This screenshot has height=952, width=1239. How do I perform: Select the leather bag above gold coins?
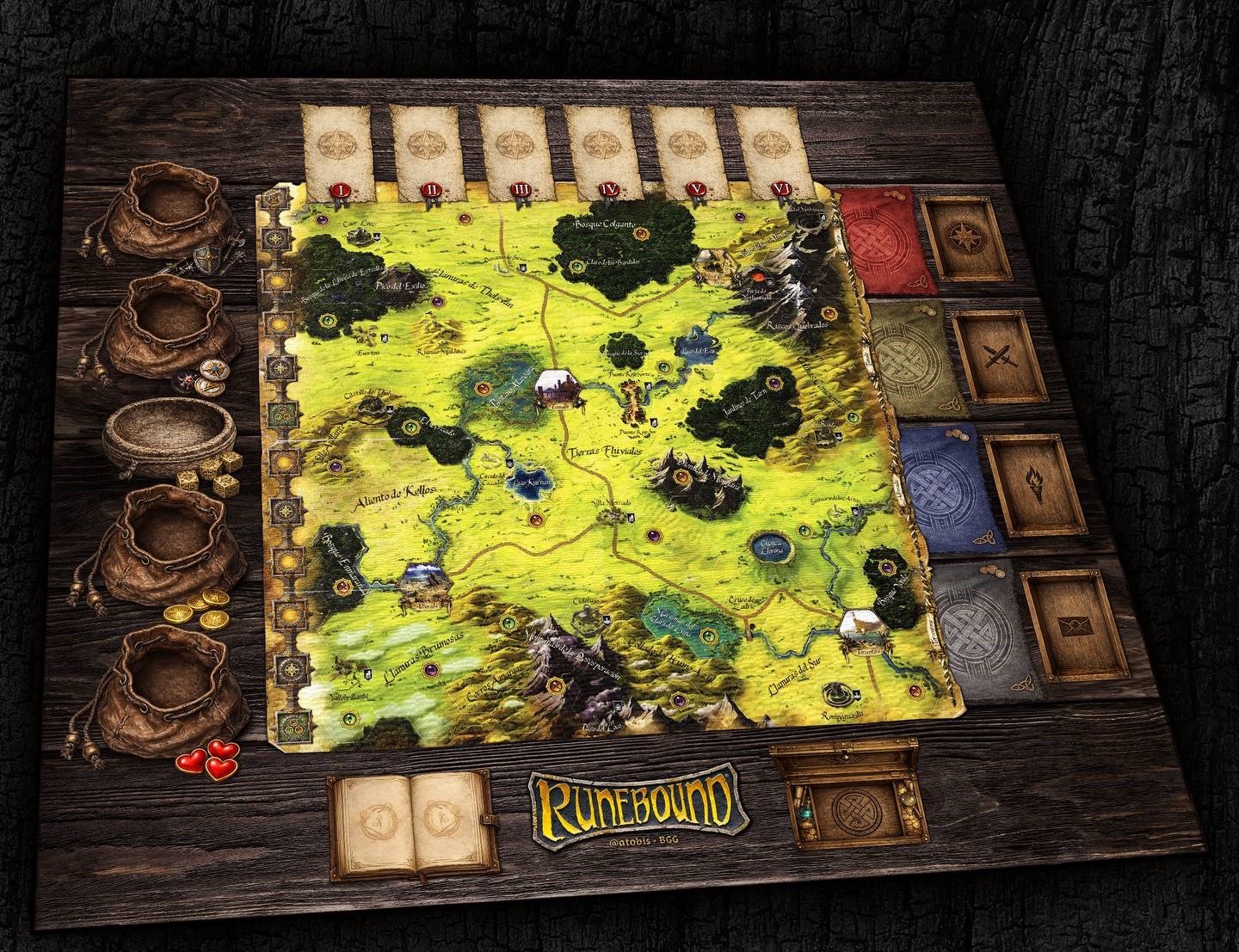(x=161, y=543)
